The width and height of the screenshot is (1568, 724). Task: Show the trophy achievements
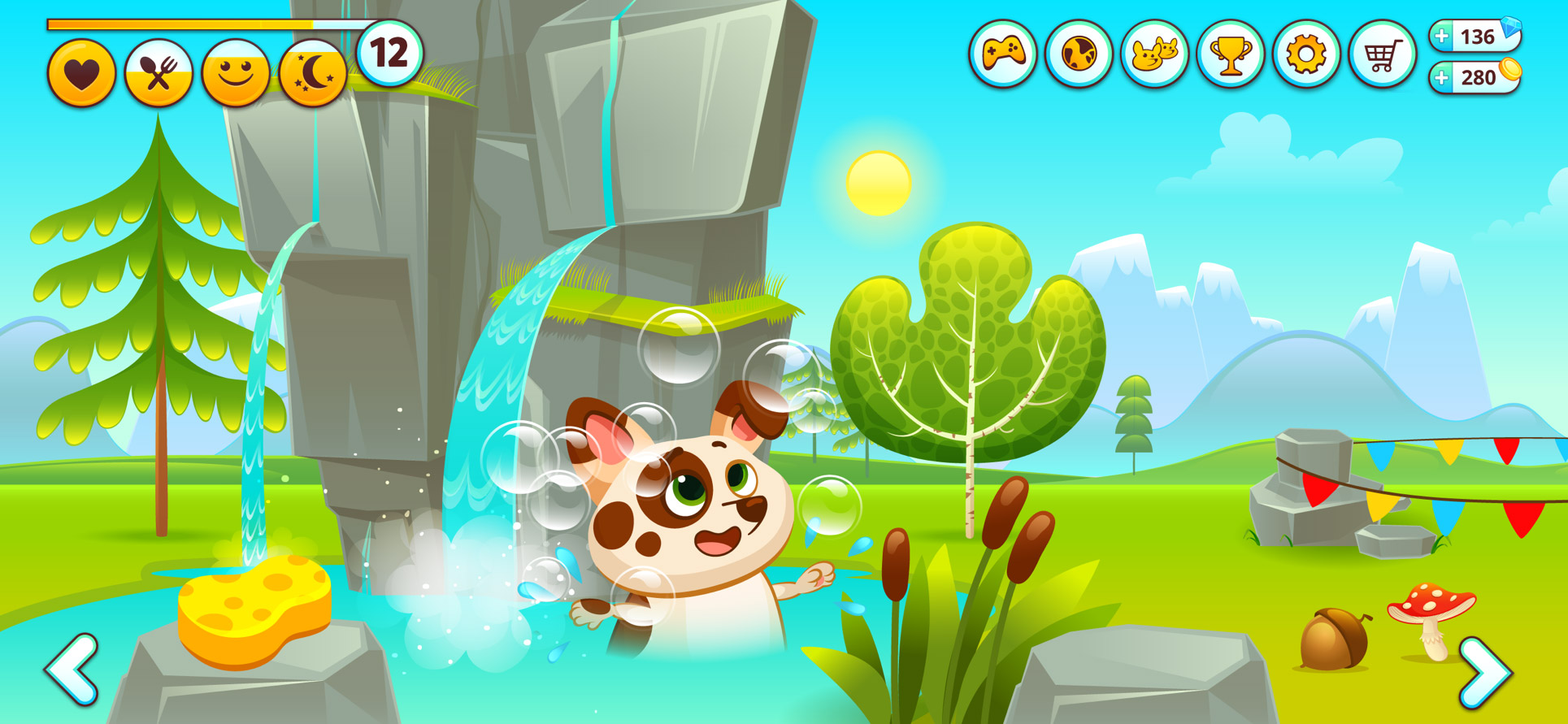pos(1230,54)
